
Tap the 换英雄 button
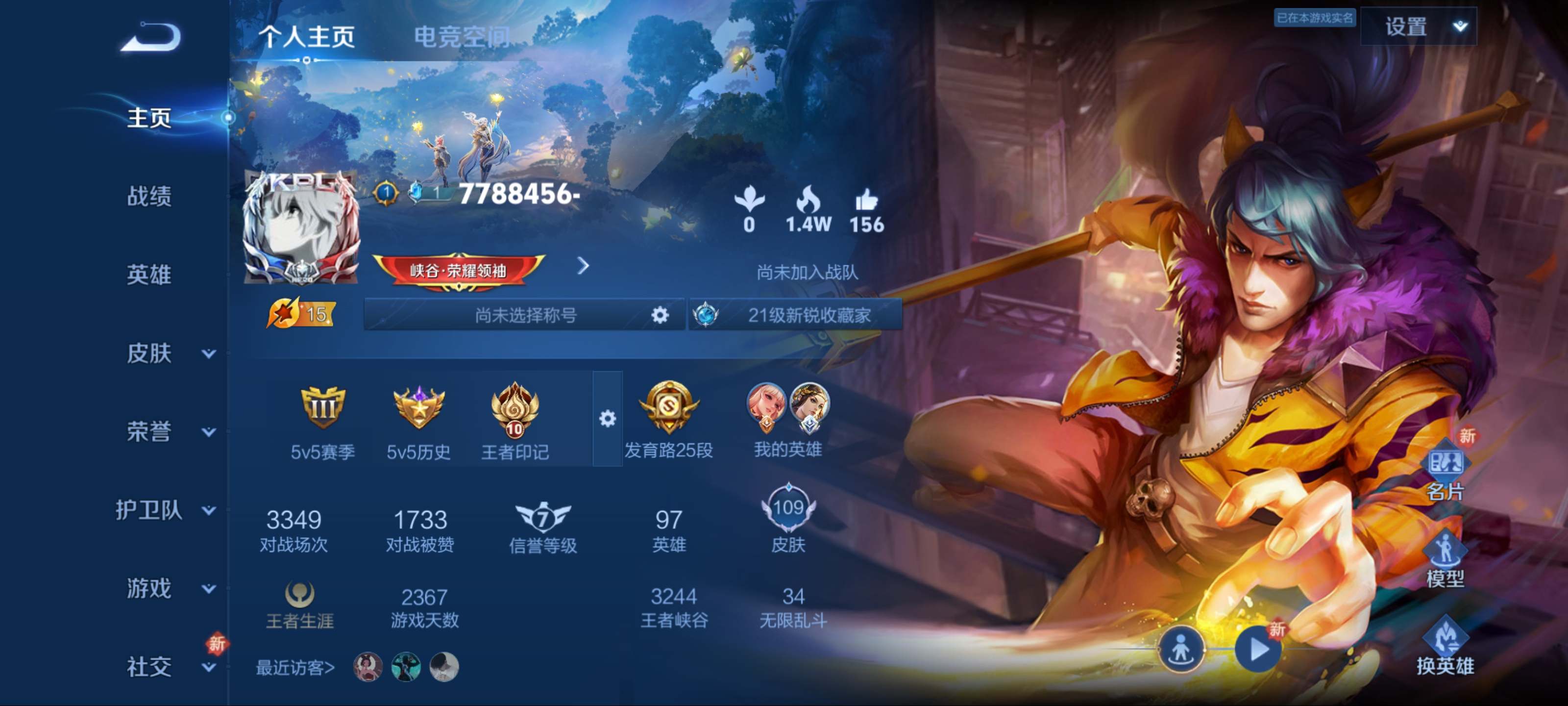(1445, 647)
